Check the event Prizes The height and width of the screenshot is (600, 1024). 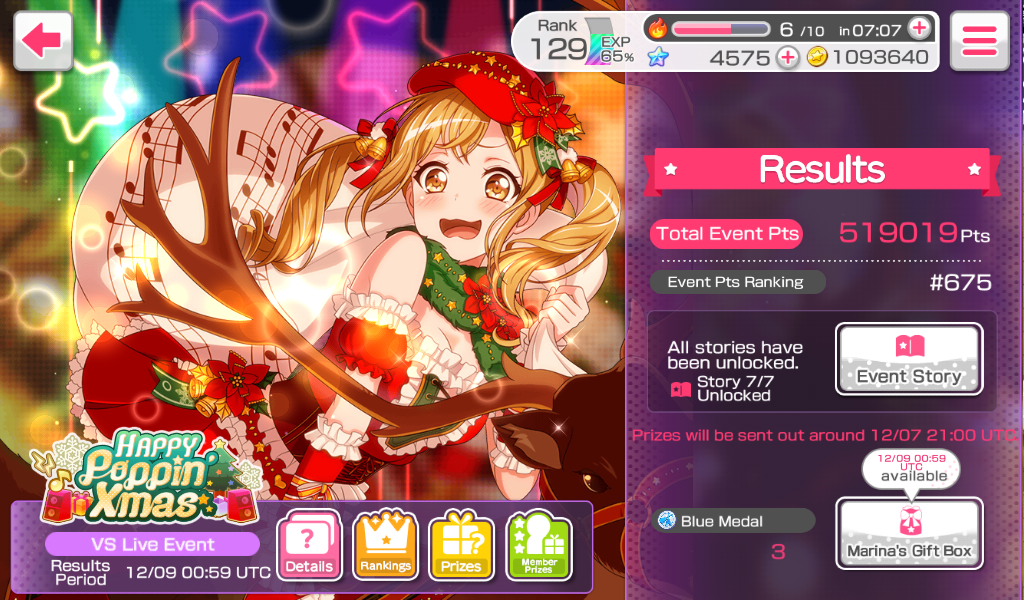[461, 546]
